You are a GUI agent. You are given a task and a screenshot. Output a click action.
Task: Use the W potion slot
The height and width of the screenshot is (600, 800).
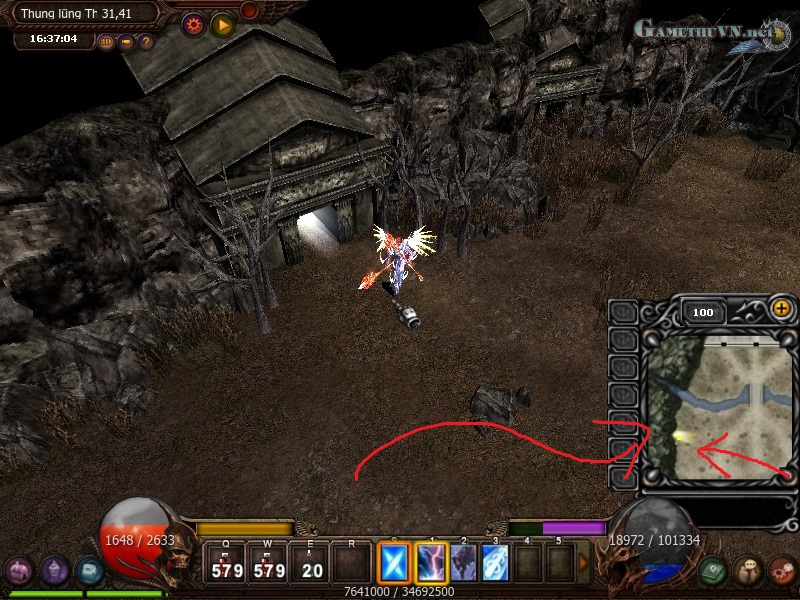pos(268,563)
